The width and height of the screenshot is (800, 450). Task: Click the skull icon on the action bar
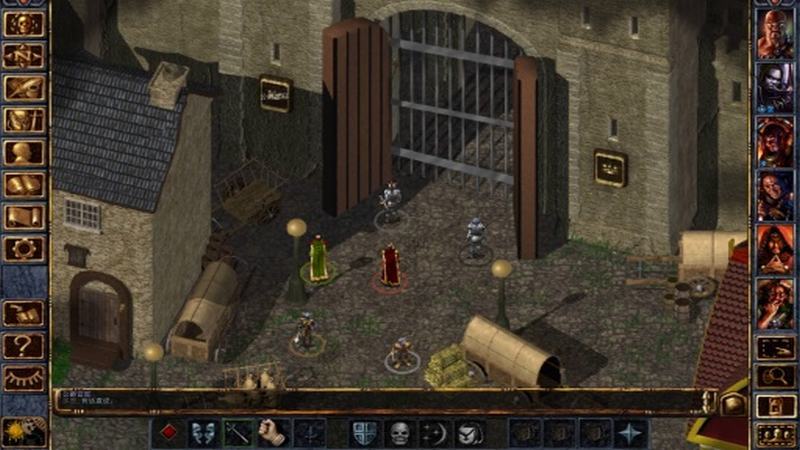[399, 433]
